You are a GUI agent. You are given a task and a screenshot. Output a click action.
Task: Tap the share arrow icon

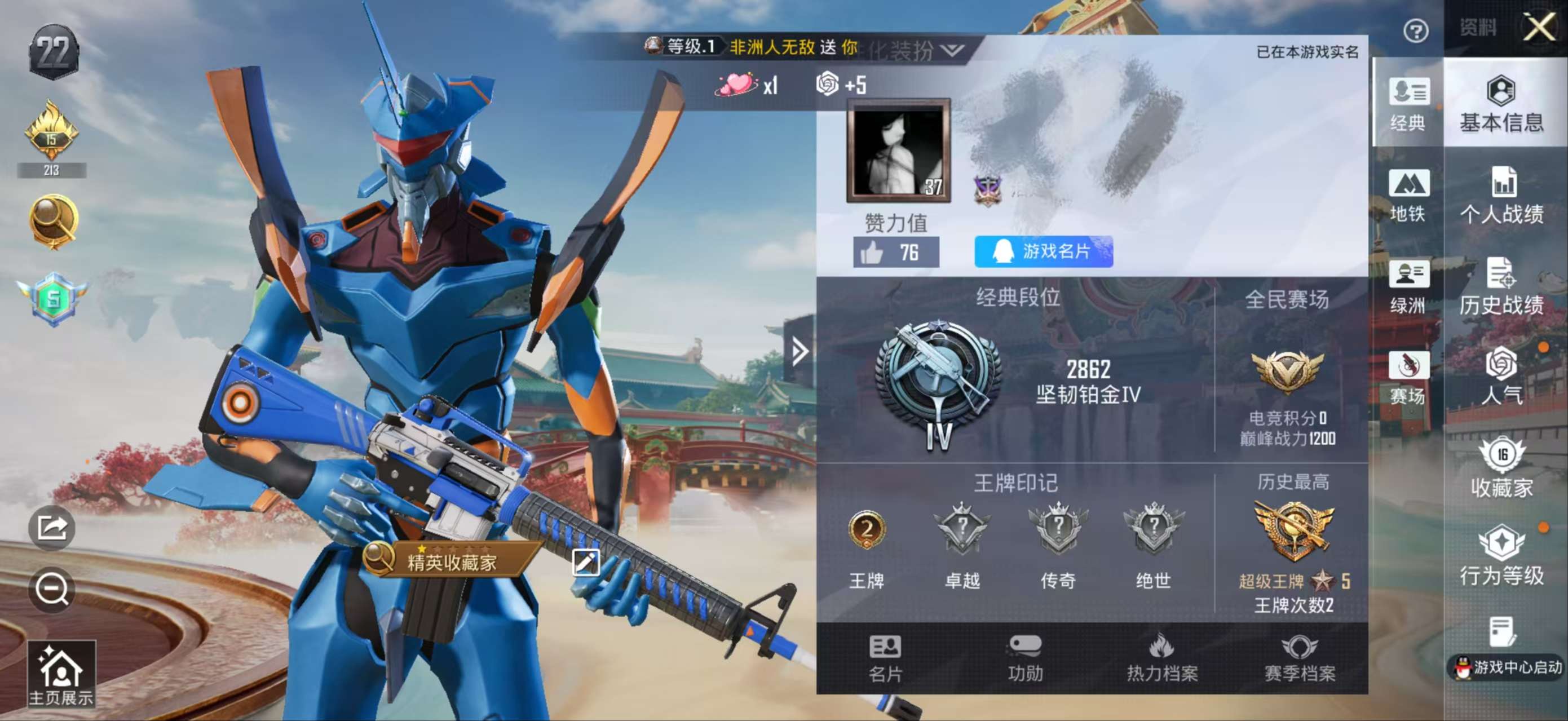click(x=52, y=528)
